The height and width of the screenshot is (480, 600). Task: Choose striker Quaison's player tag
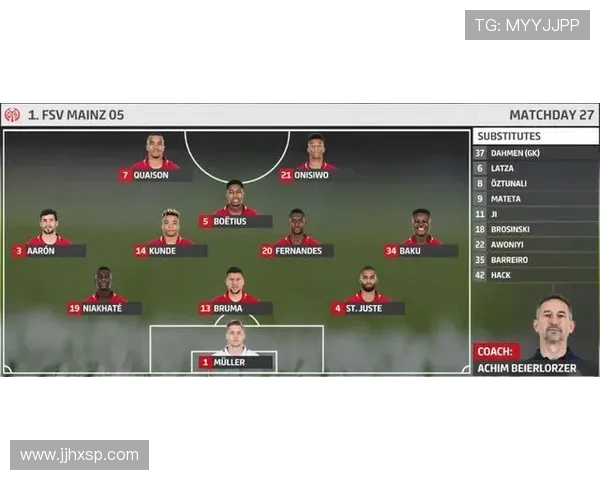156,175
